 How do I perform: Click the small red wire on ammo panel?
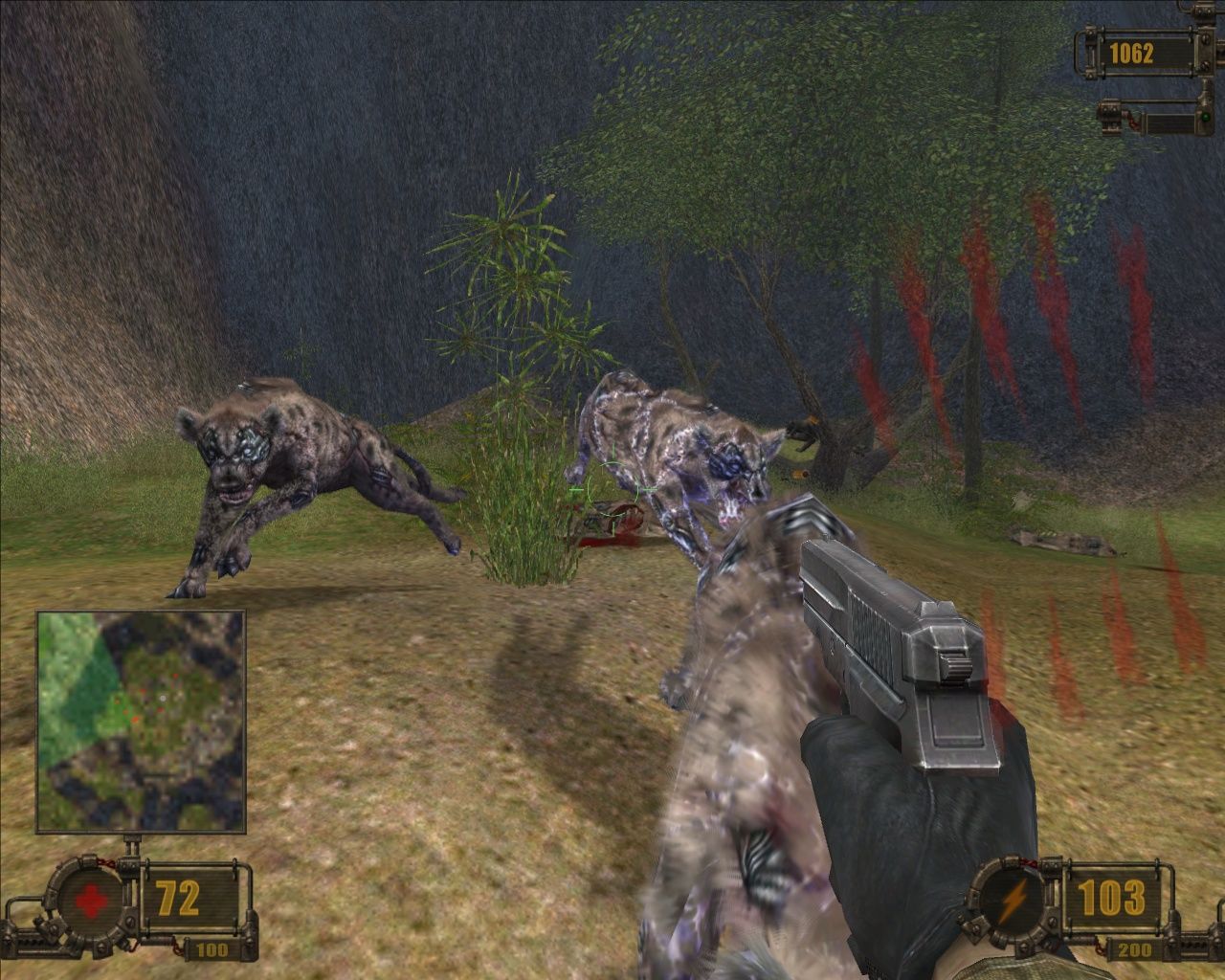1132,122
